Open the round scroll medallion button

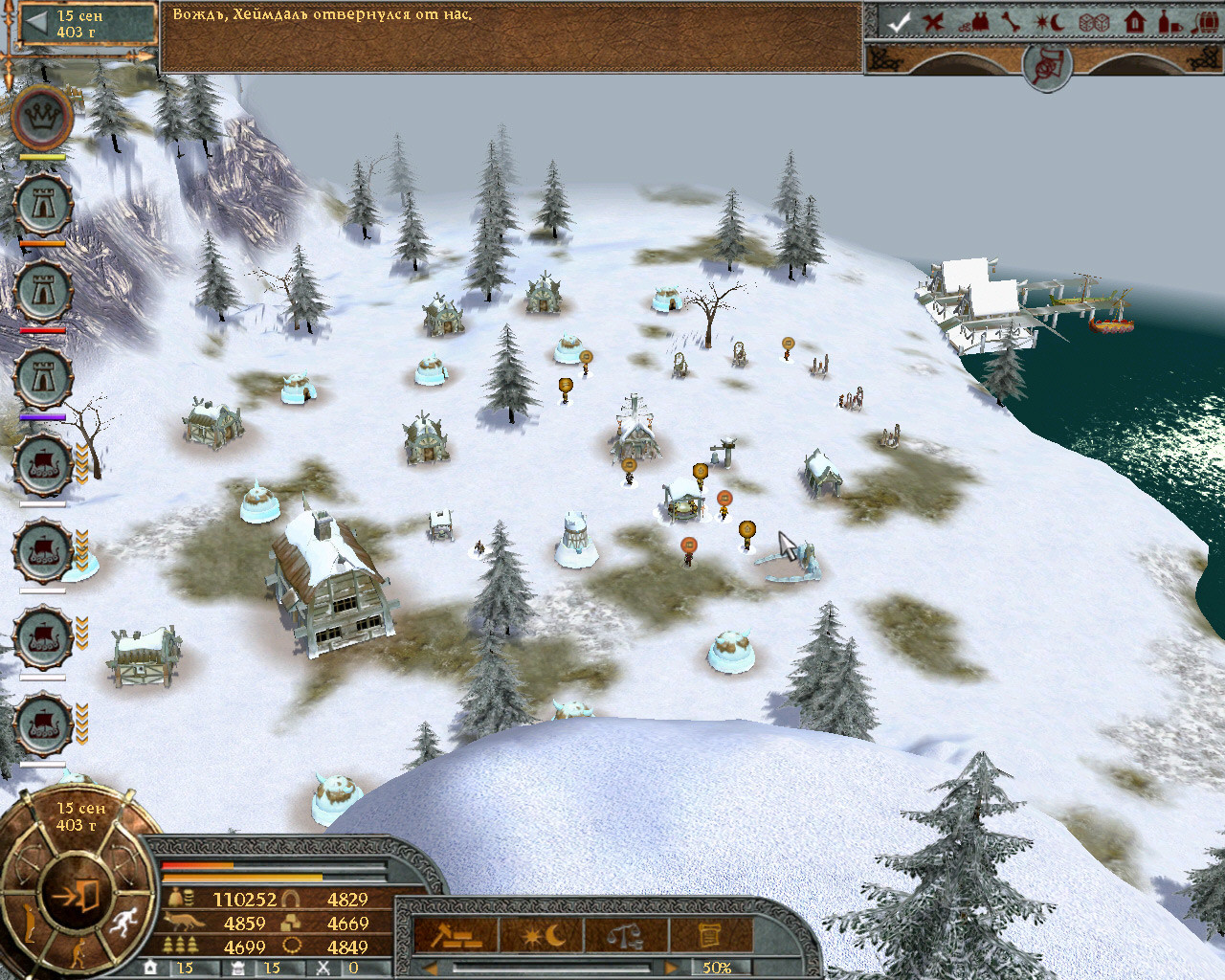[1045, 65]
